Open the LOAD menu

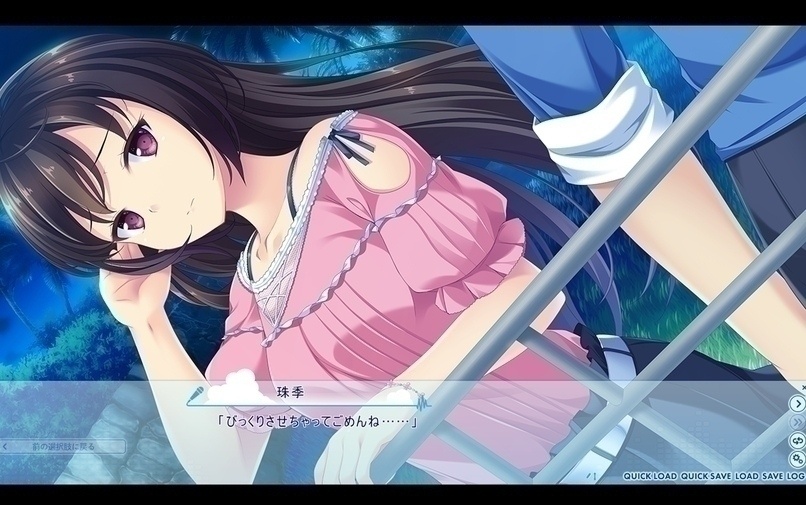coord(746,477)
